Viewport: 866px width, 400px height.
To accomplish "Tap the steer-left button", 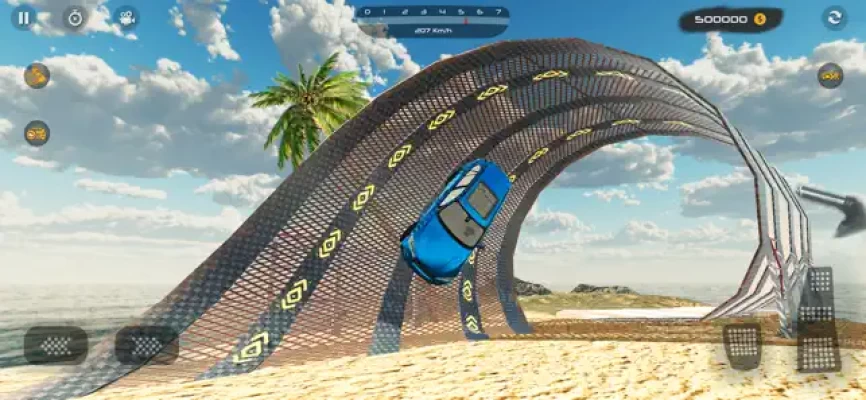I will point(56,345).
